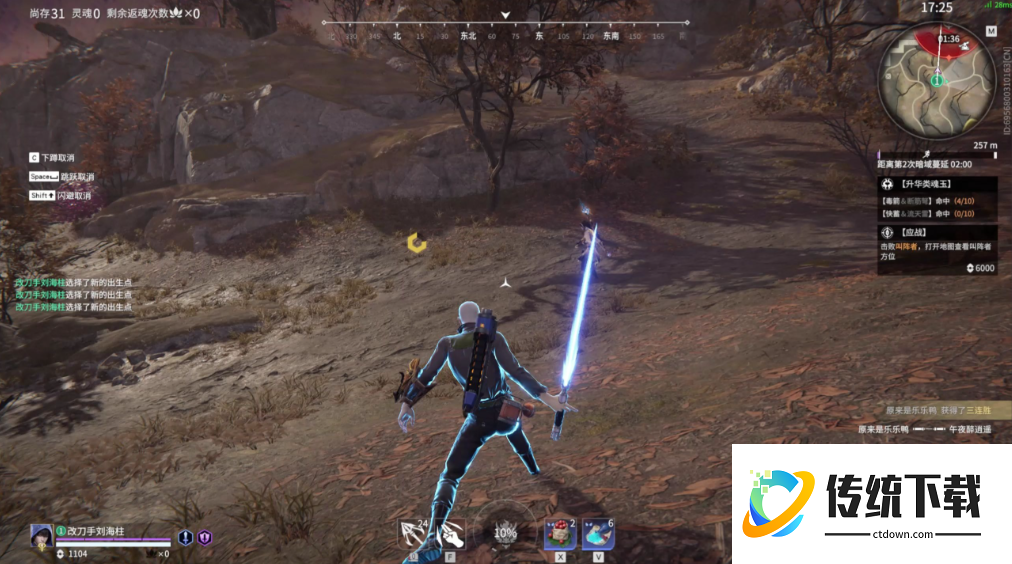Activate the hand skill icon
The image size is (1012, 564).
tap(449, 534)
